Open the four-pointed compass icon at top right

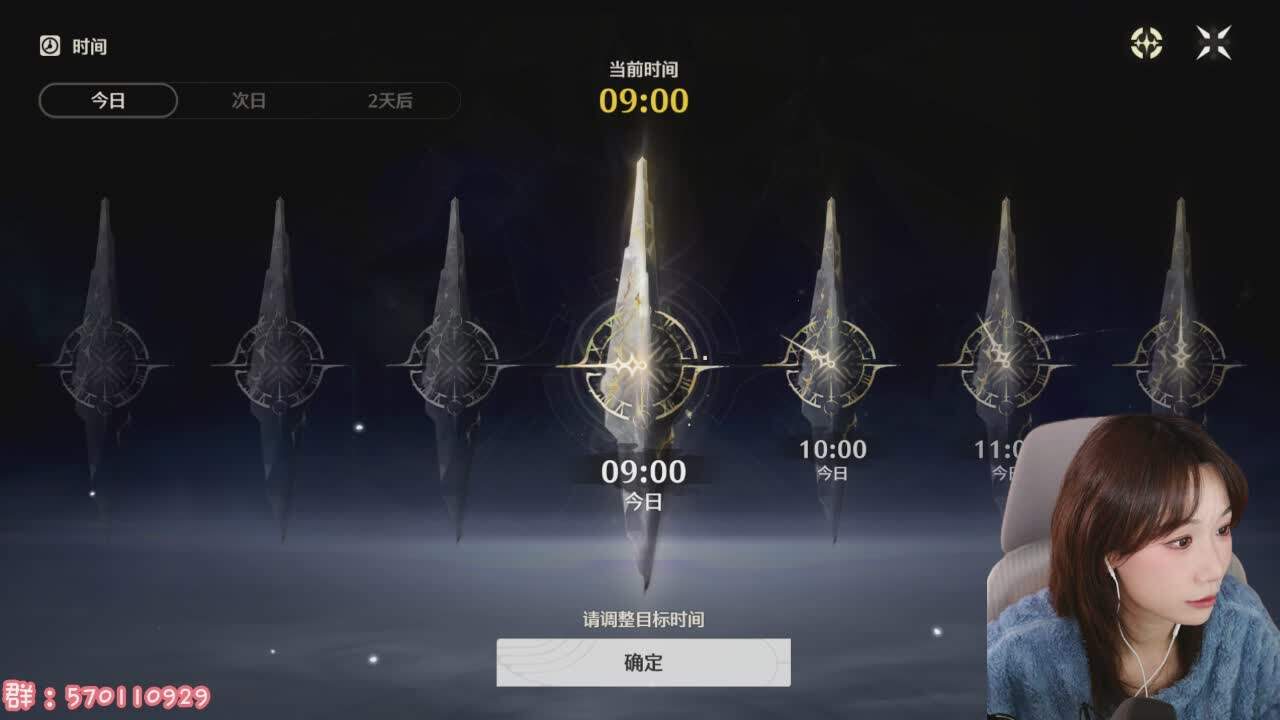coord(1148,42)
